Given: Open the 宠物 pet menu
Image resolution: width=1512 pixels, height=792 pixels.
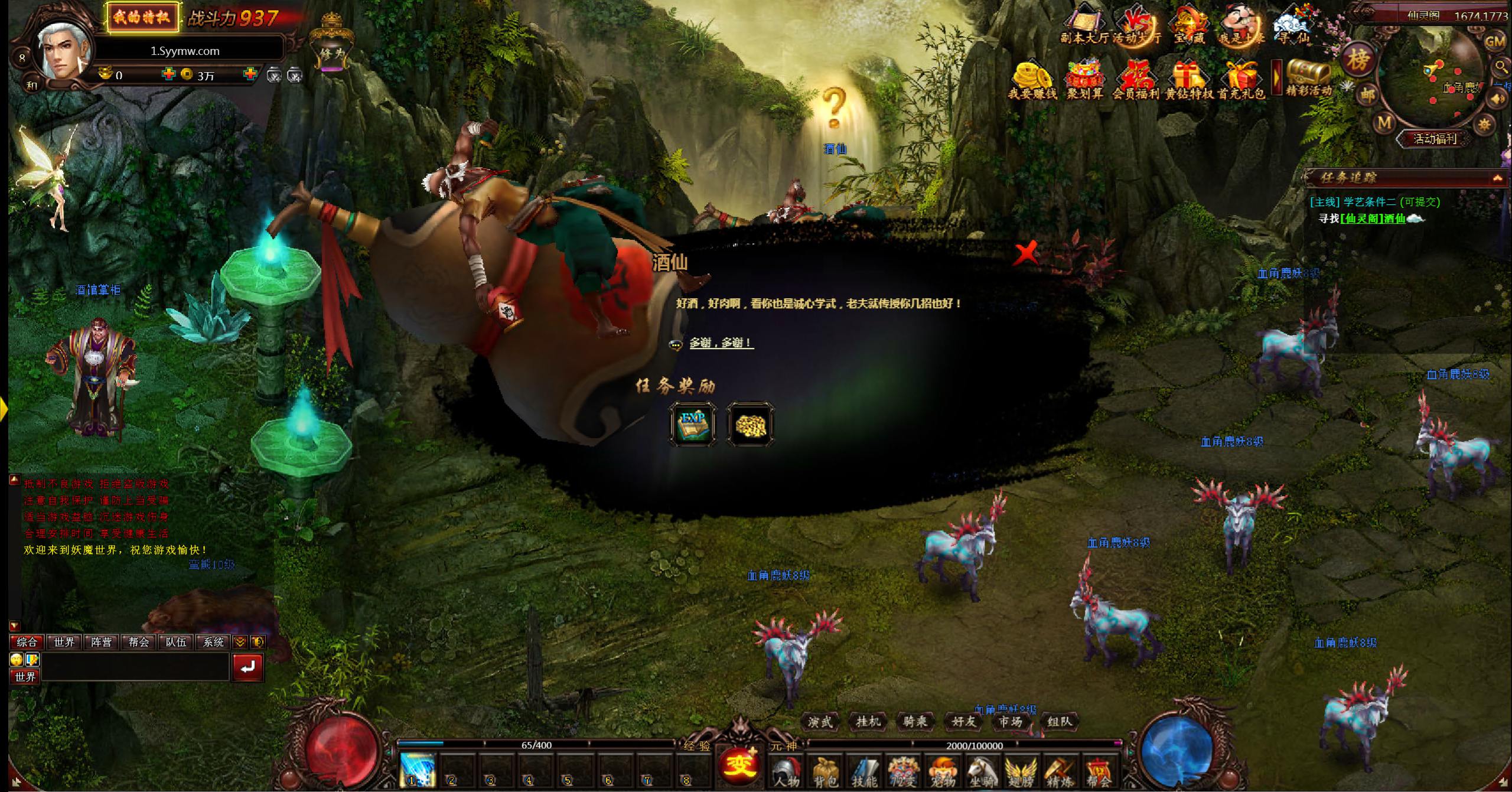Looking at the screenshot, I should pos(943,771).
